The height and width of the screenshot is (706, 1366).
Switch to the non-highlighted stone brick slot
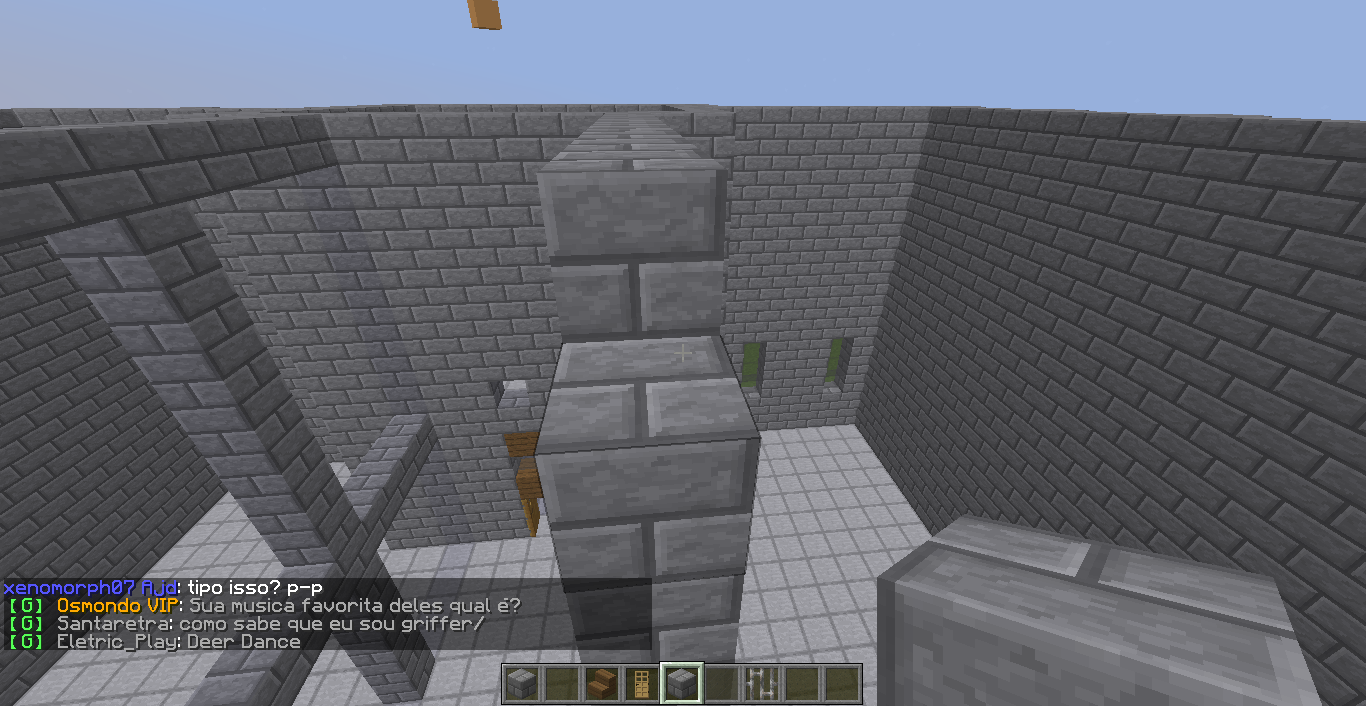[x=522, y=684]
